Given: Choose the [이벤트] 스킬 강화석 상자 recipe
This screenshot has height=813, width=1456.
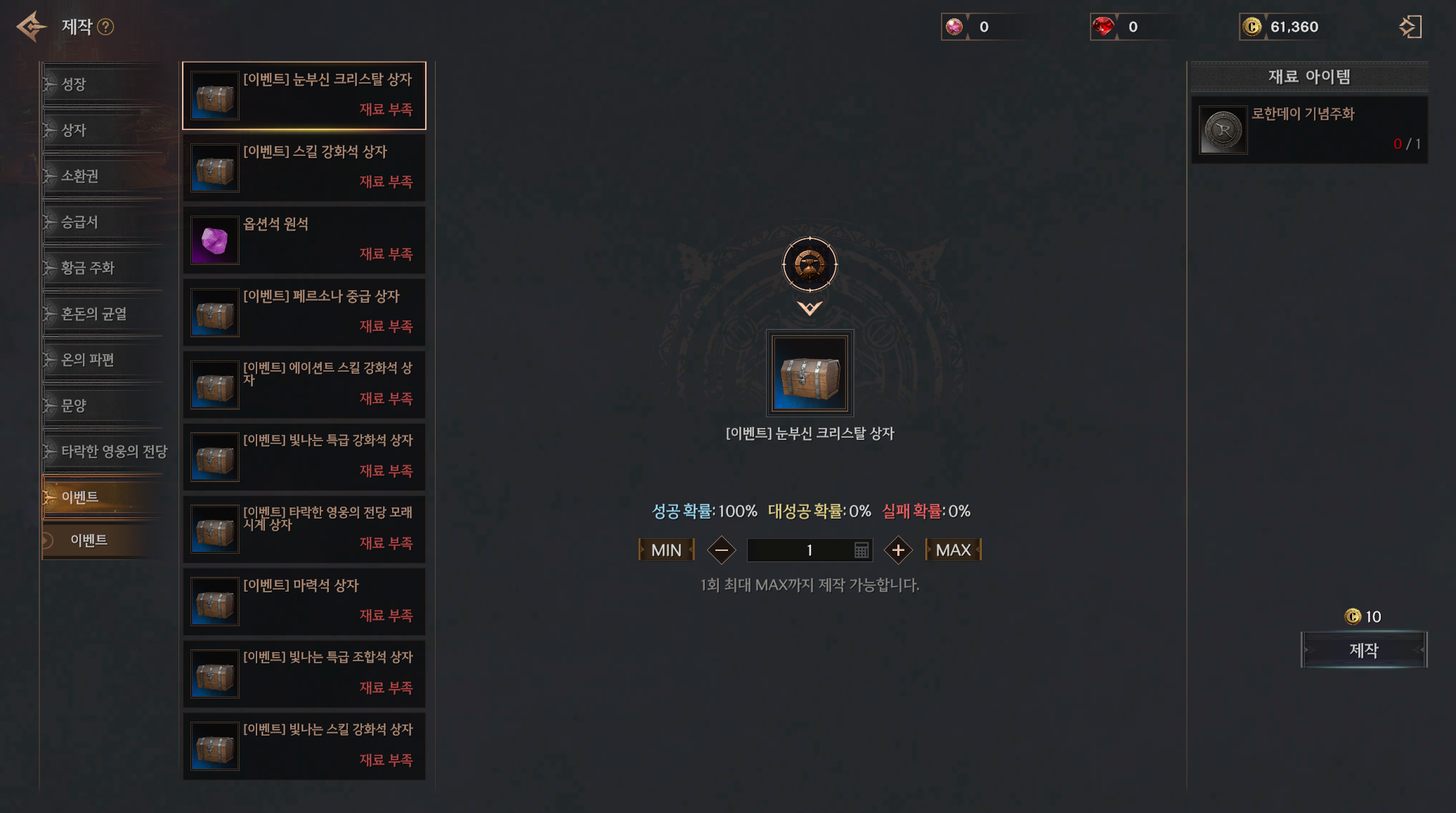Looking at the screenshot, I should [x=304, y=167].
